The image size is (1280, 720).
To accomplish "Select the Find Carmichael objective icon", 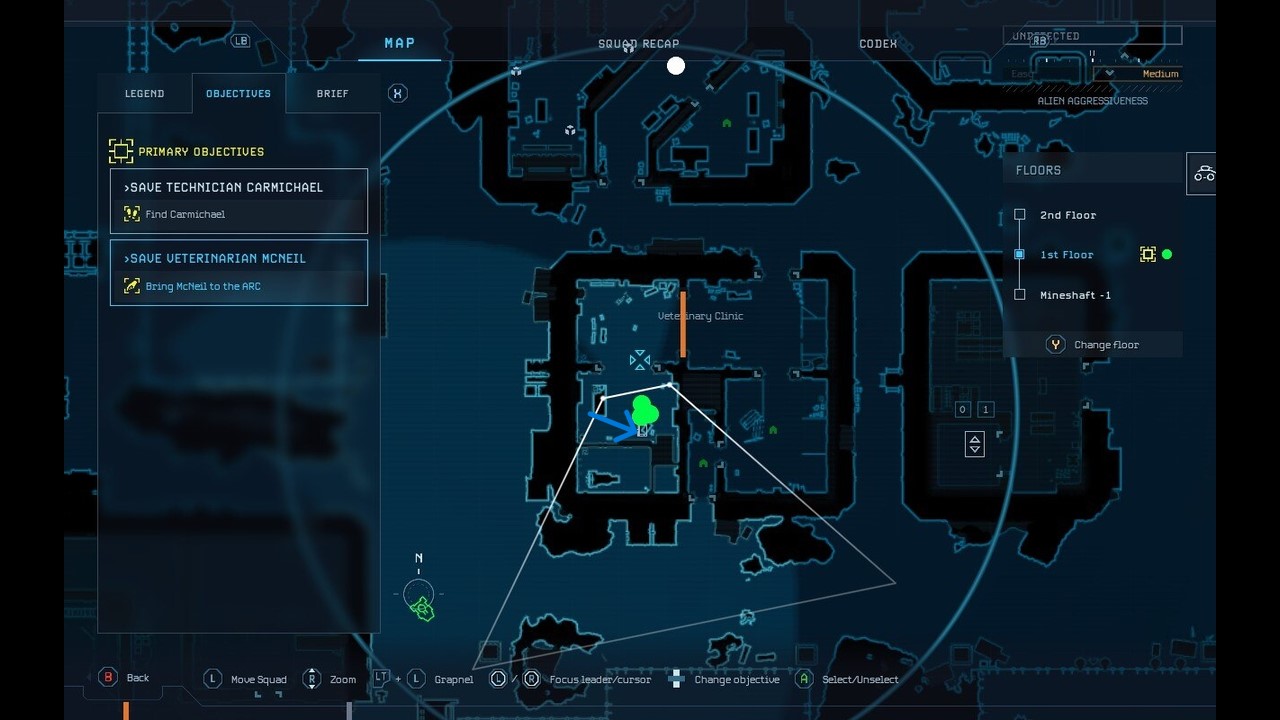I will pos(133,213).
